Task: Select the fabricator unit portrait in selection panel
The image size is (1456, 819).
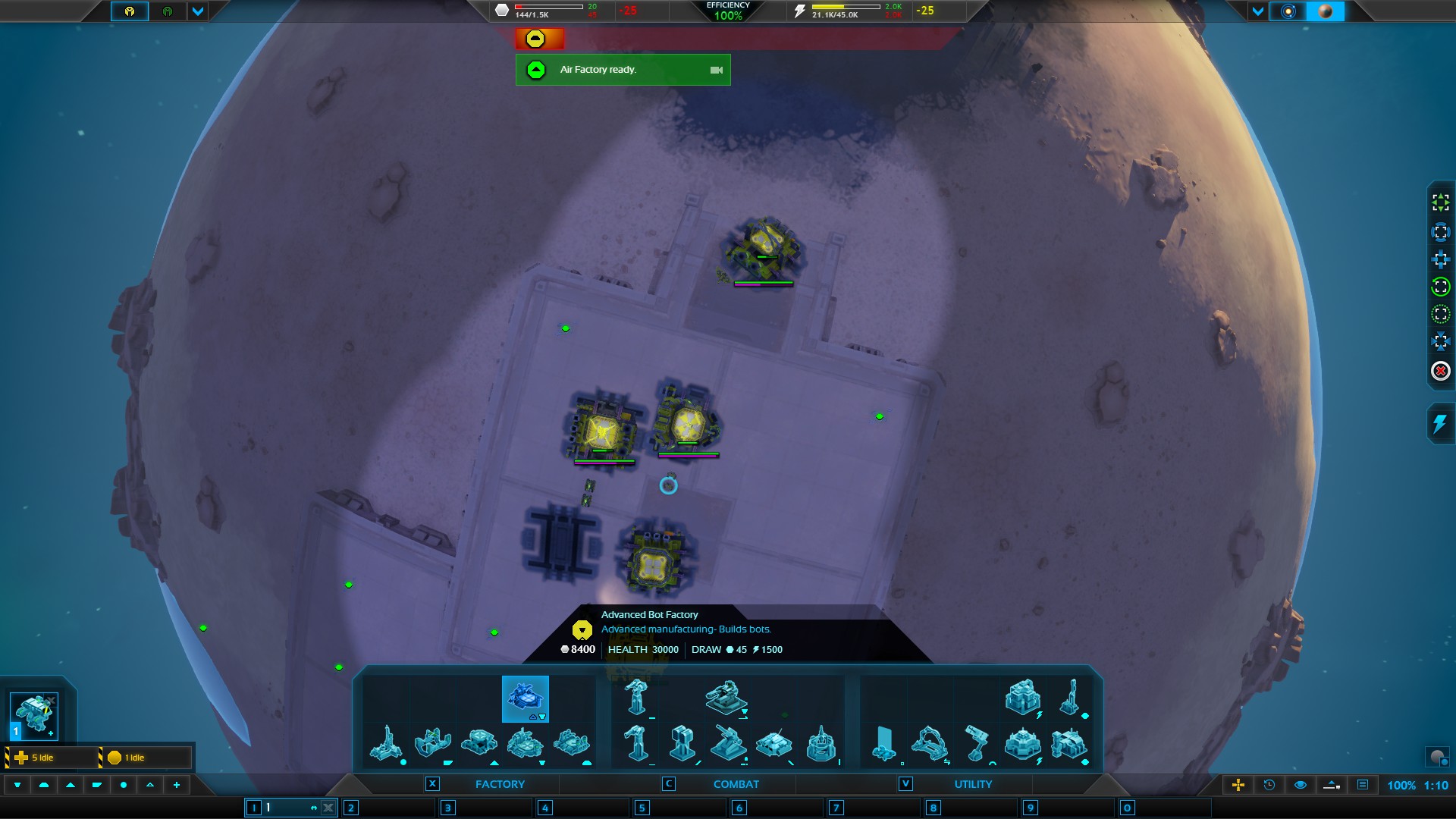Action: pos(34,714)
